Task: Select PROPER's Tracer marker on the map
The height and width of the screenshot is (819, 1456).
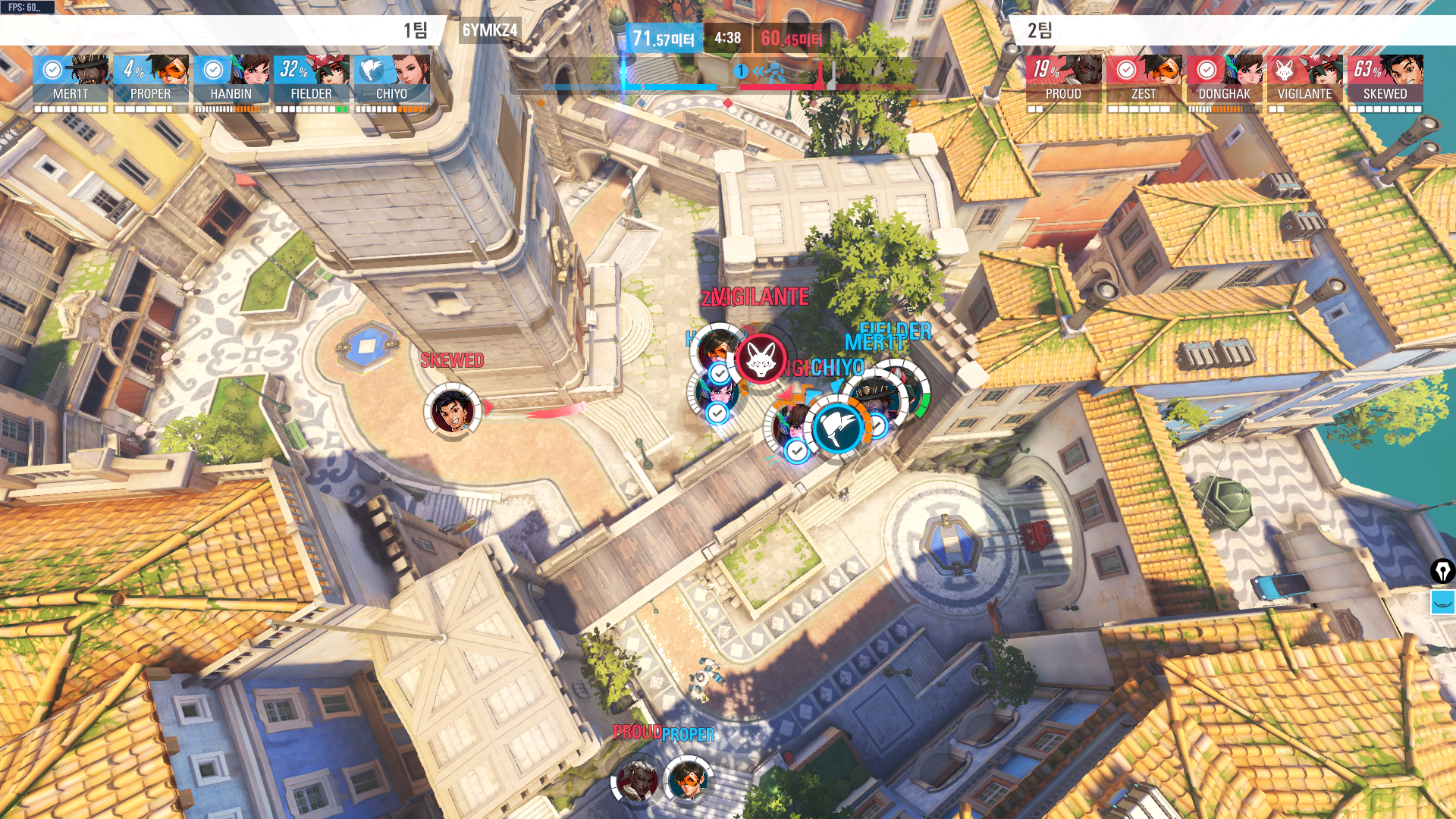Action: [689, 780]
